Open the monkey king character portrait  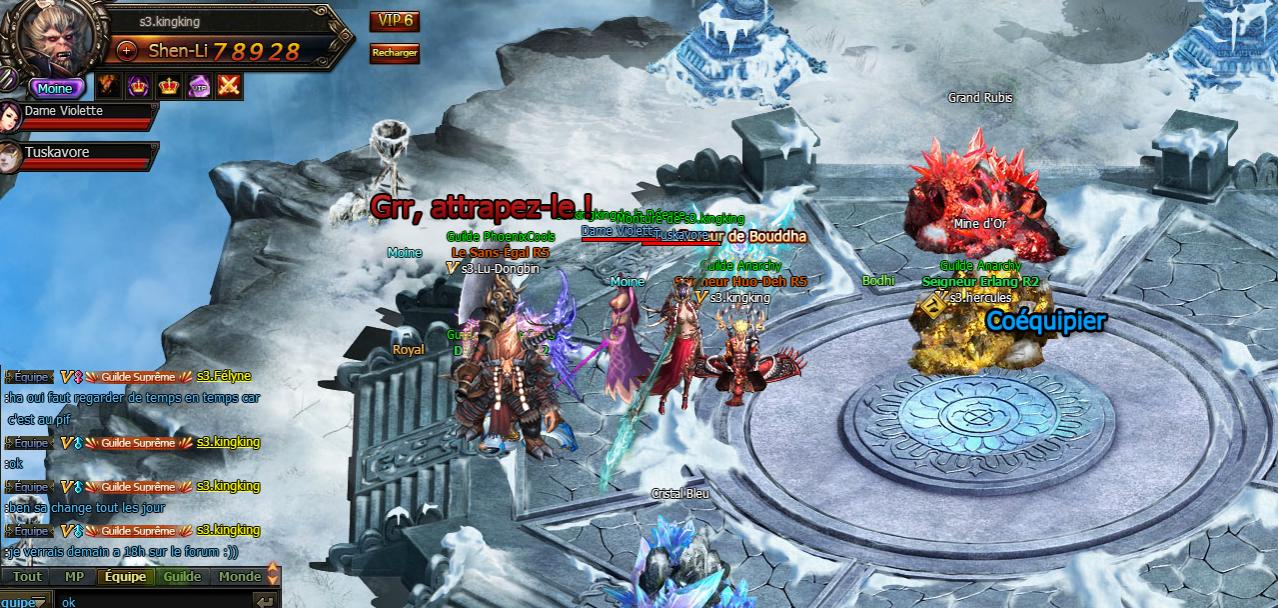point(55,40)
